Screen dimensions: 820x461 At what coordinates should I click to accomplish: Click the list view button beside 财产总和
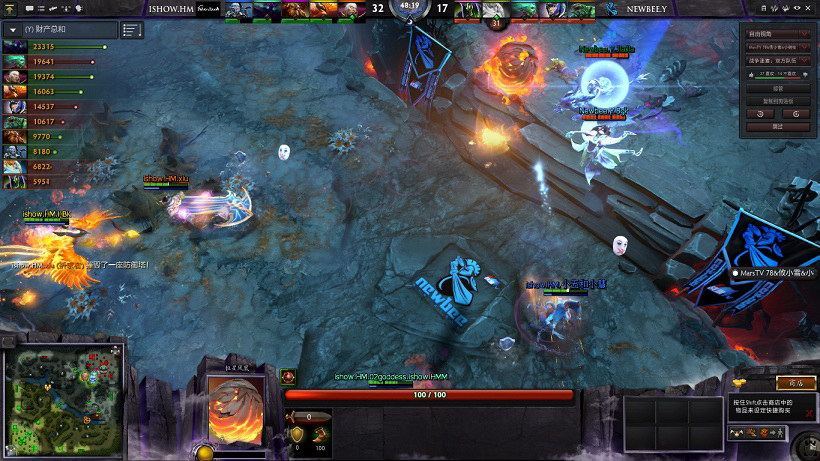tap(131, 30)
